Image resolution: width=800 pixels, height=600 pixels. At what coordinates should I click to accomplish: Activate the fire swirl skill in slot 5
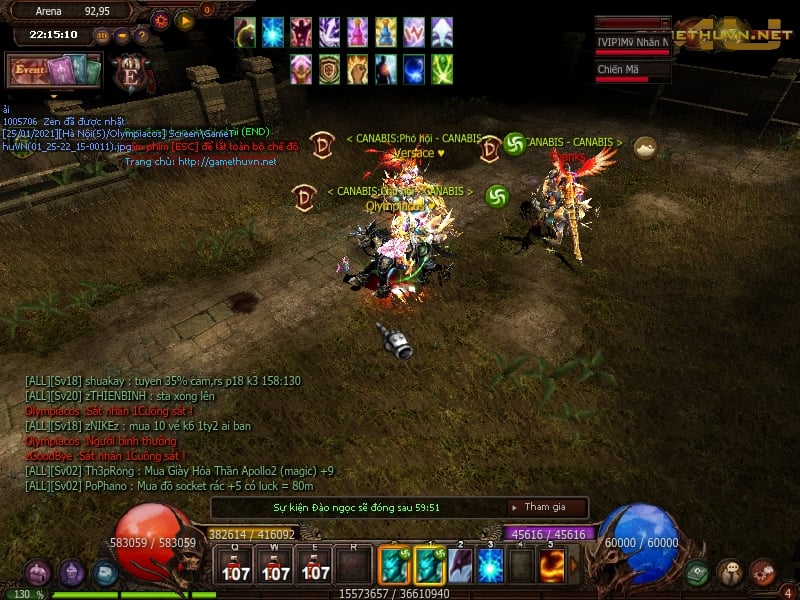[x=553, y=565]
